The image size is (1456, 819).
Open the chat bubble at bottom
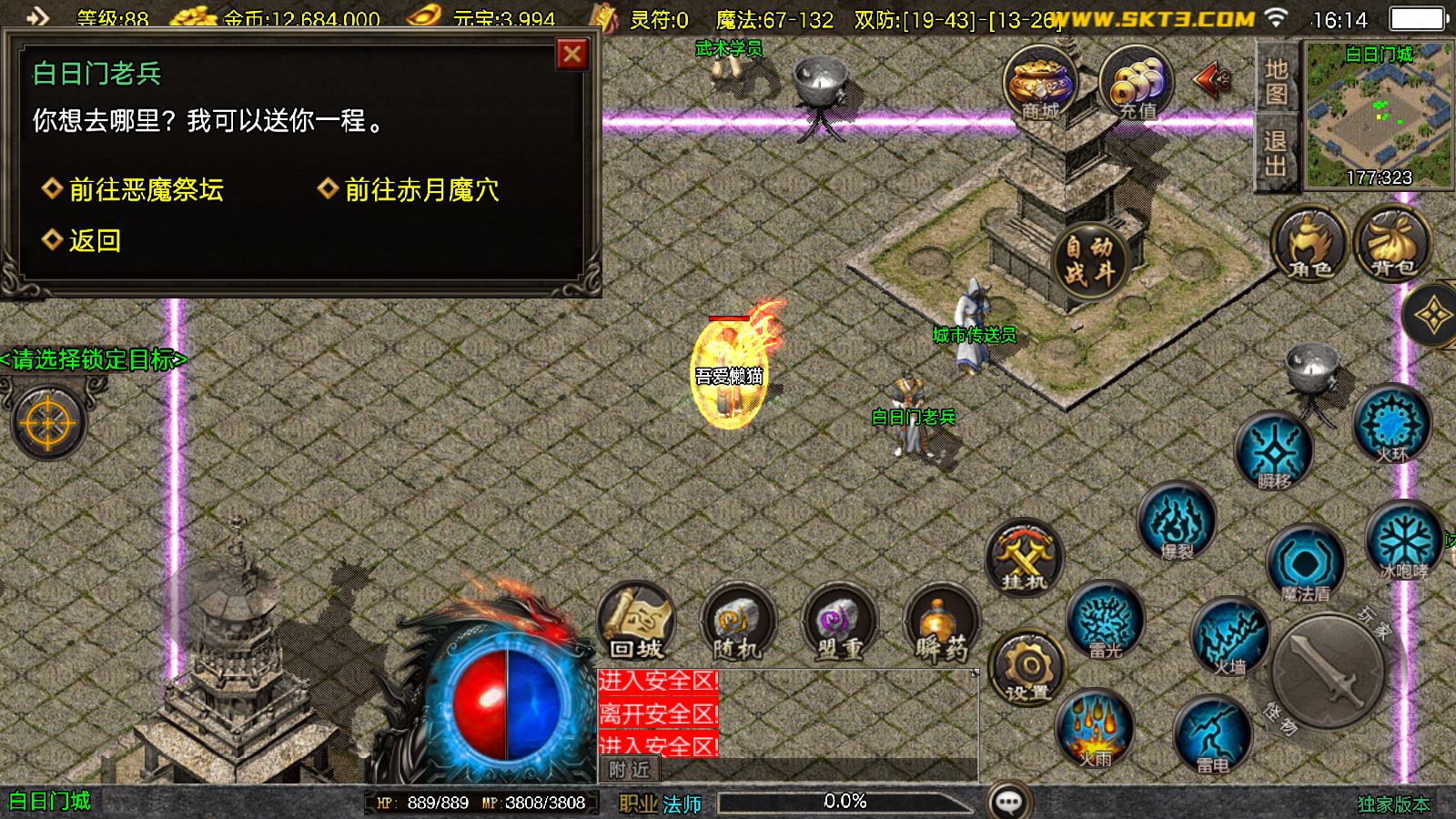(1006, 801)
